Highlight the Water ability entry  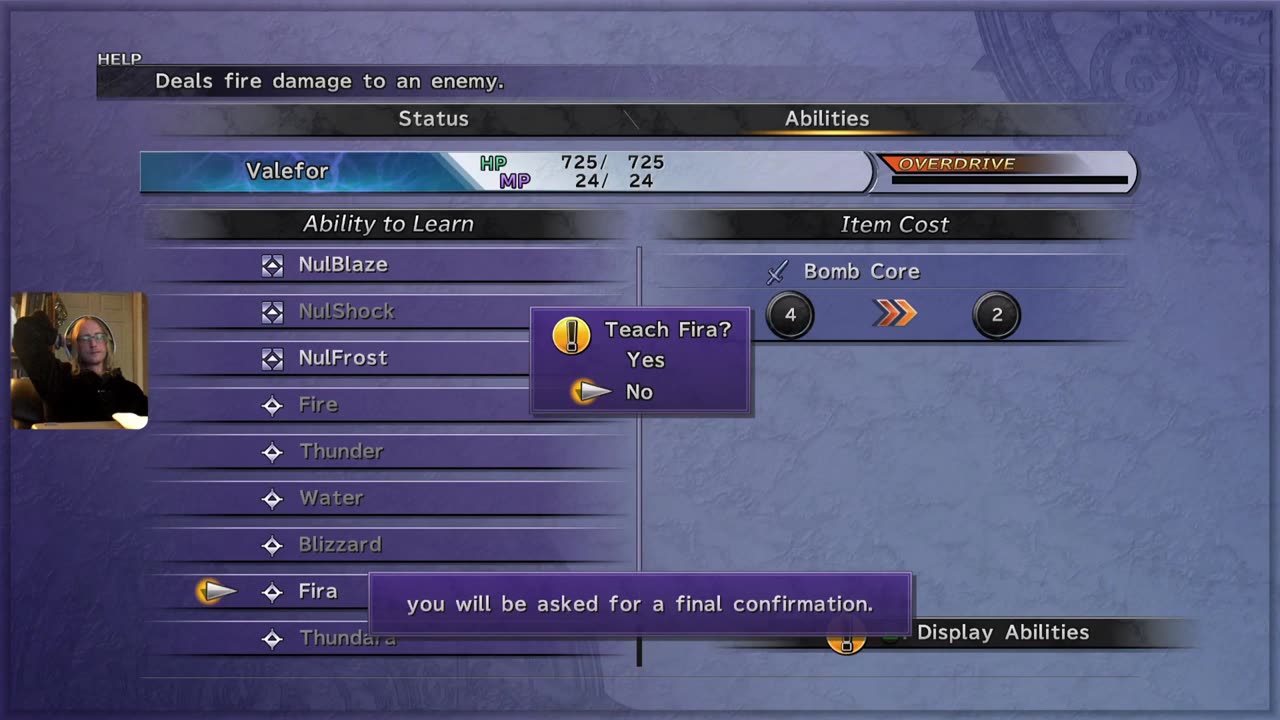[x=331, y=498]
